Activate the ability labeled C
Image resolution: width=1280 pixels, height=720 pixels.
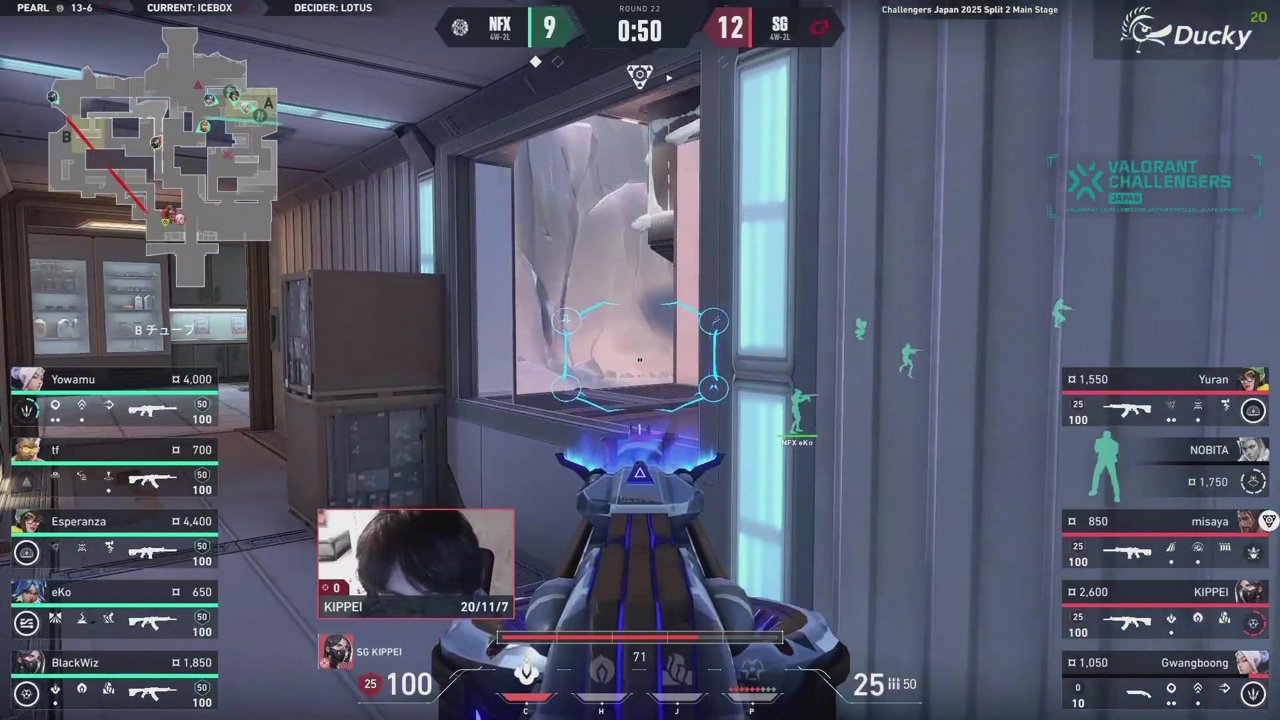(526, 674)
